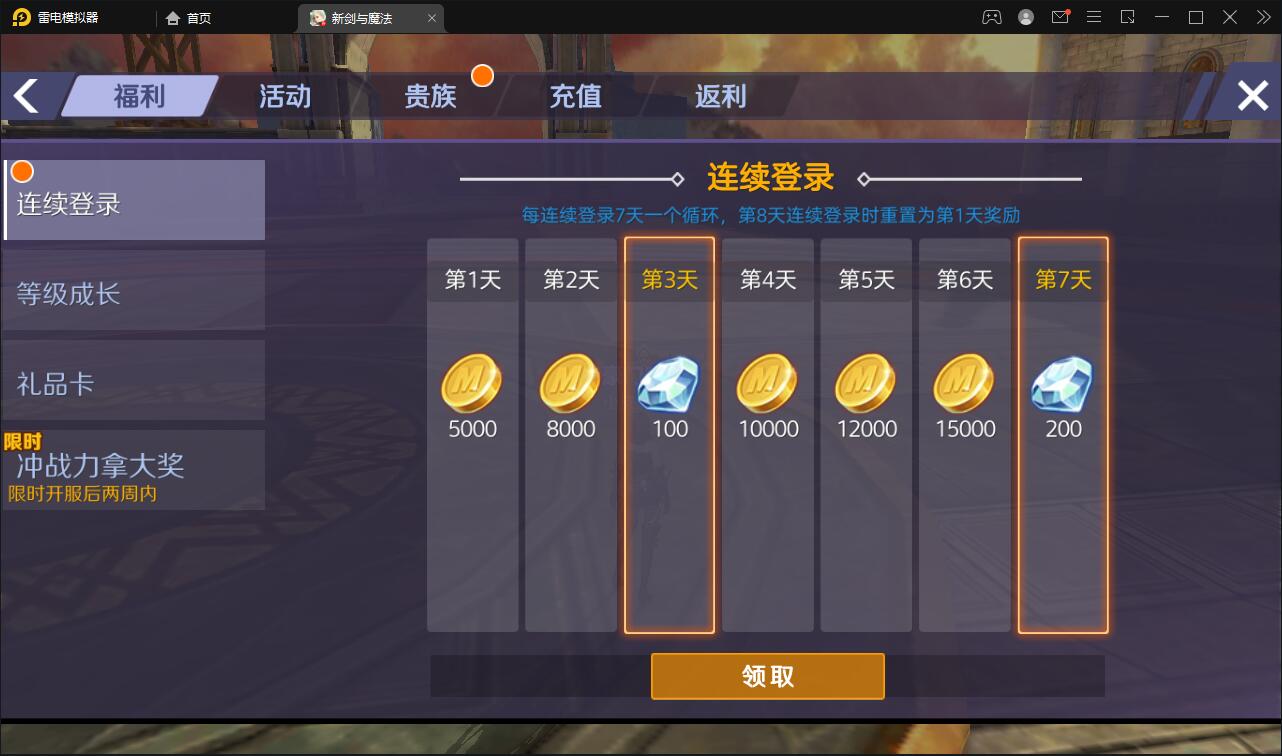Click the diamond icon under 第7天
Viewport: 1282px width, 756px height.
pyautogui.click(x=1062, y=385)
